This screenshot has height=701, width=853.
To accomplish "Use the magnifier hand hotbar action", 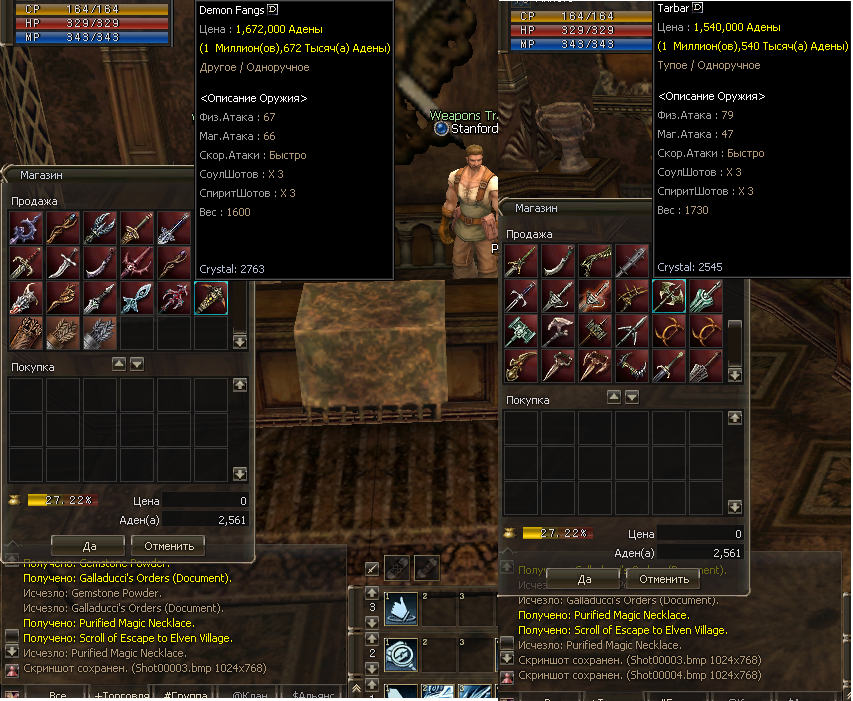I will 401,654.
